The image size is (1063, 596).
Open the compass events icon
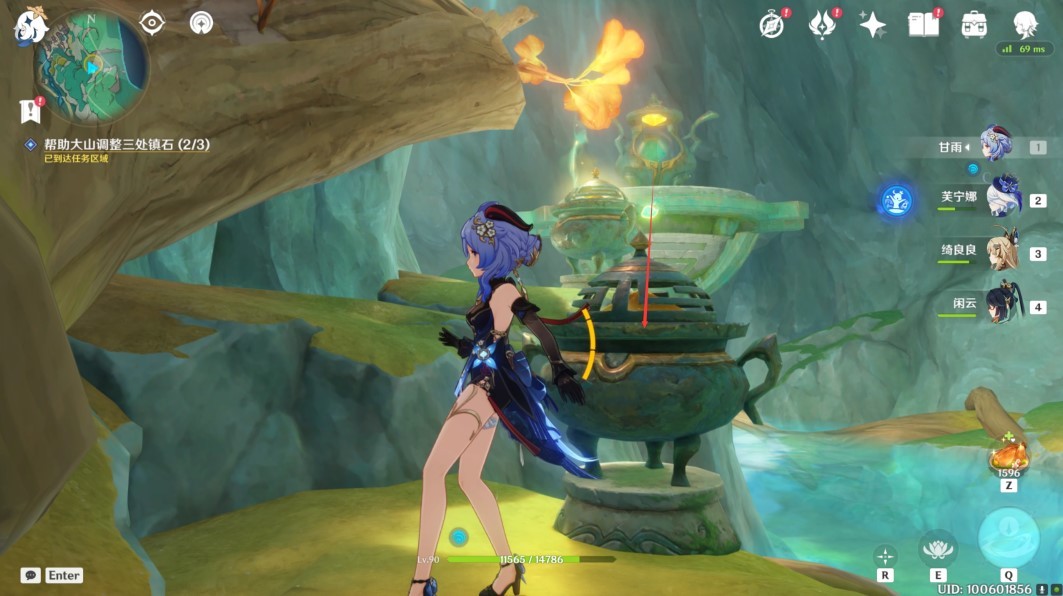click(771, 25)
